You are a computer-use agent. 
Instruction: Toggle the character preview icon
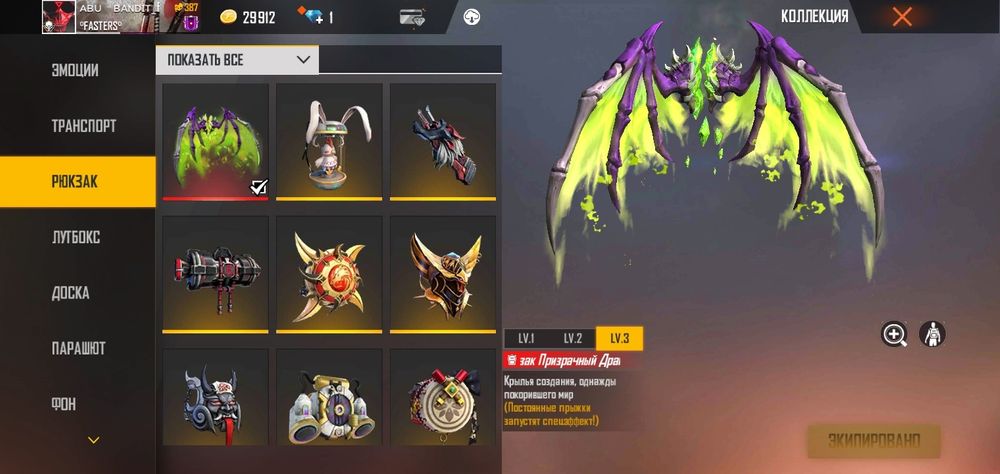tap(932, 335)
